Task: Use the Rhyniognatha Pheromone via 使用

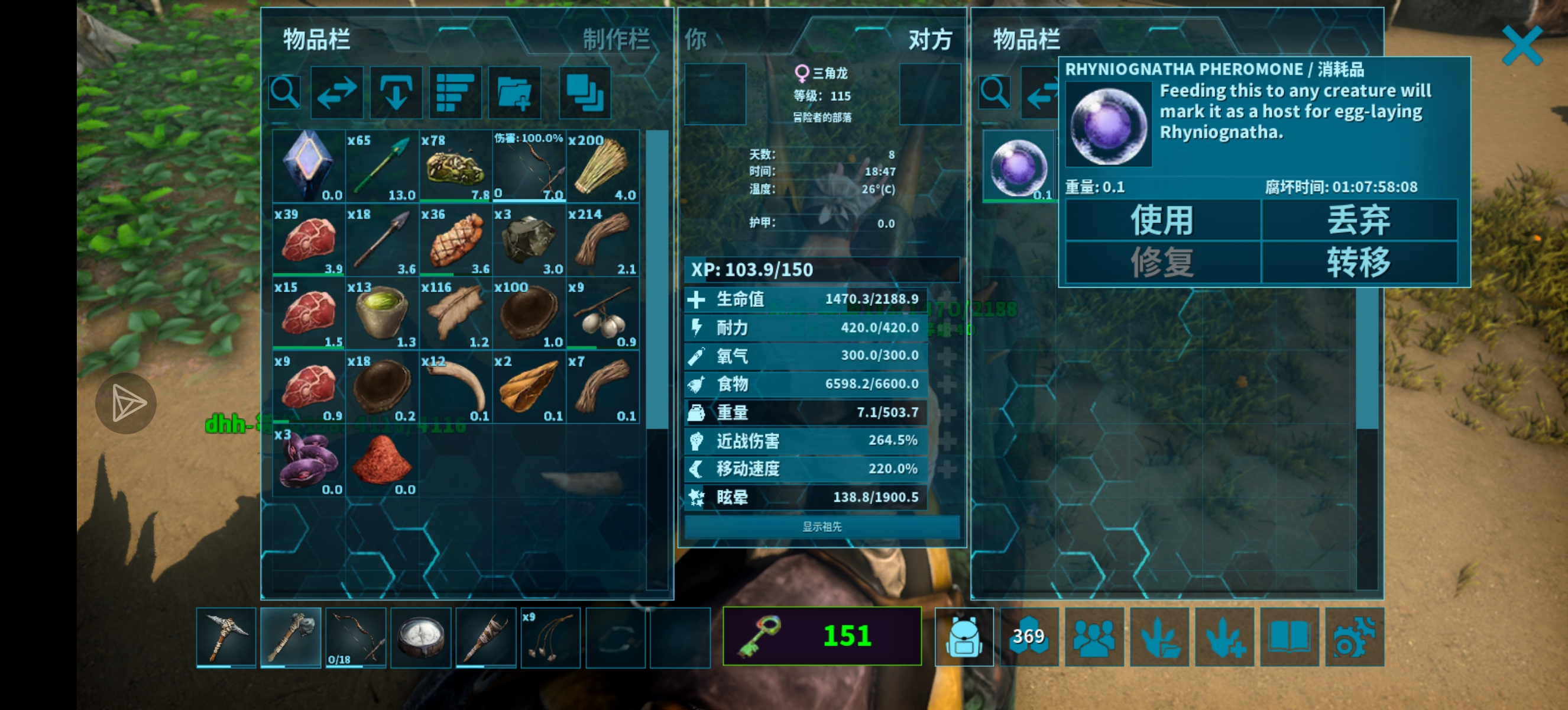Action: pos(1162,220)
